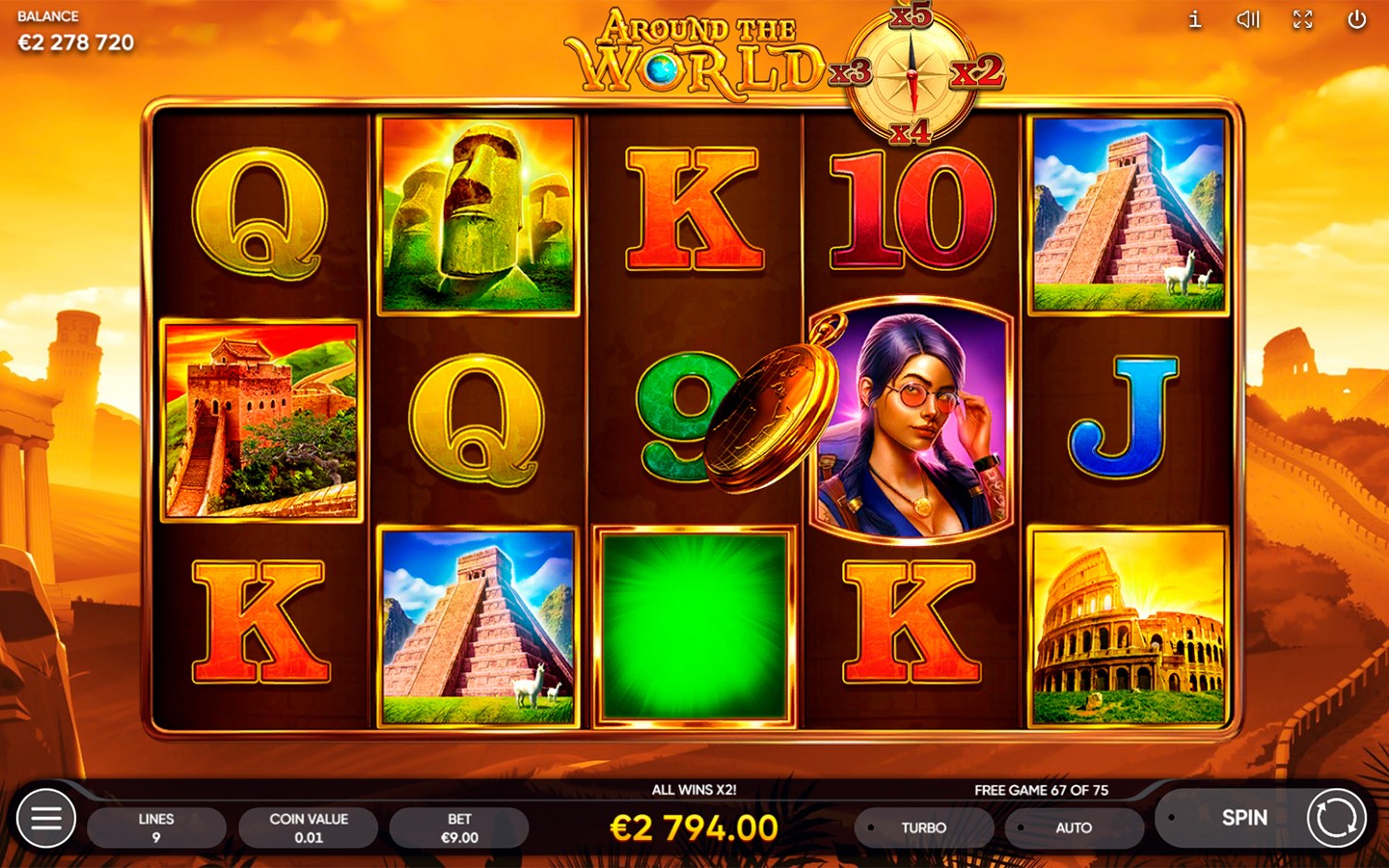The height and width of the screenshot is (868, 1389).
Task: Switch to fullscreen mode
Action: point(1302,19)
